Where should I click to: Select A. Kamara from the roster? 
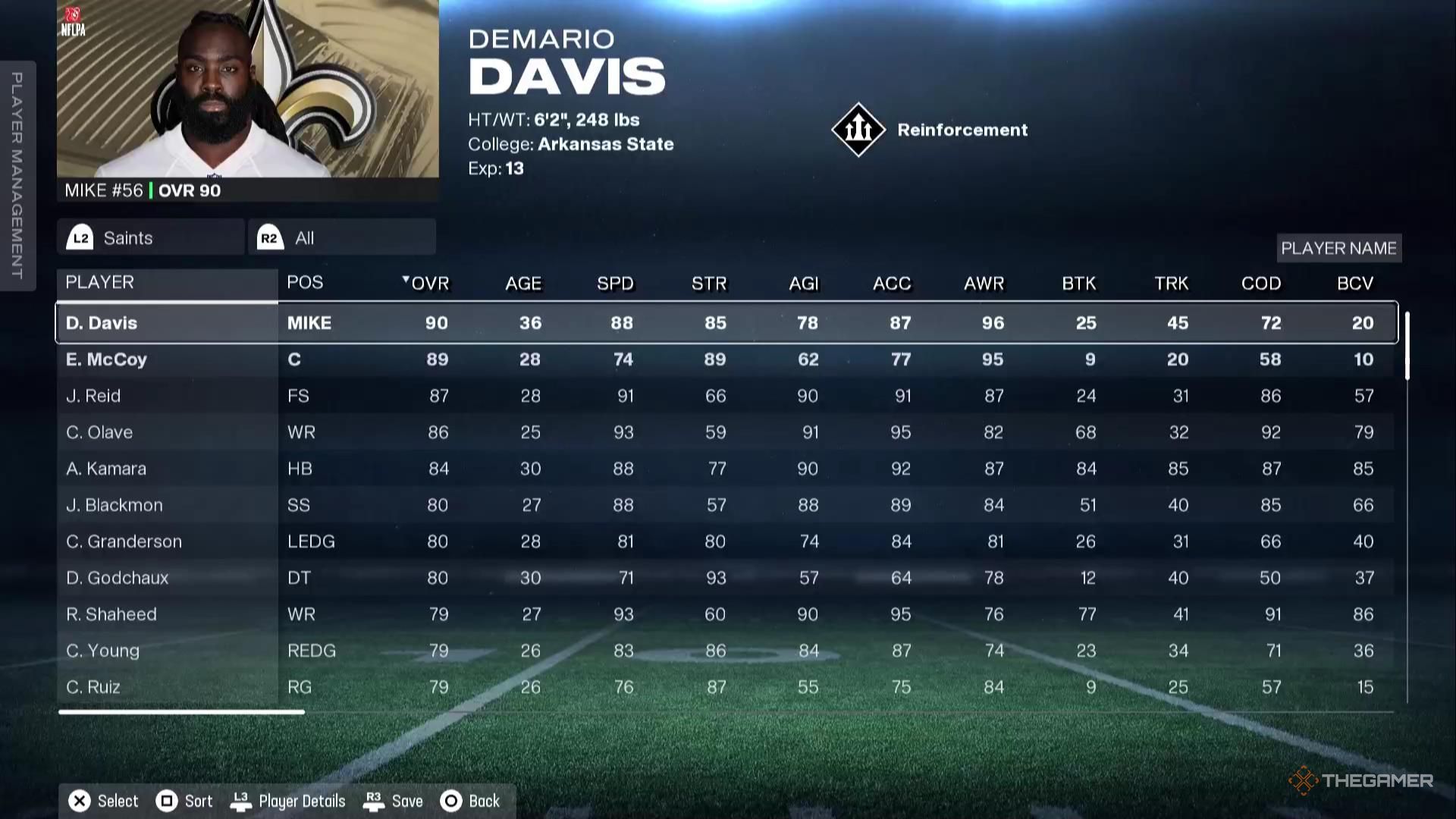[167, 468]
